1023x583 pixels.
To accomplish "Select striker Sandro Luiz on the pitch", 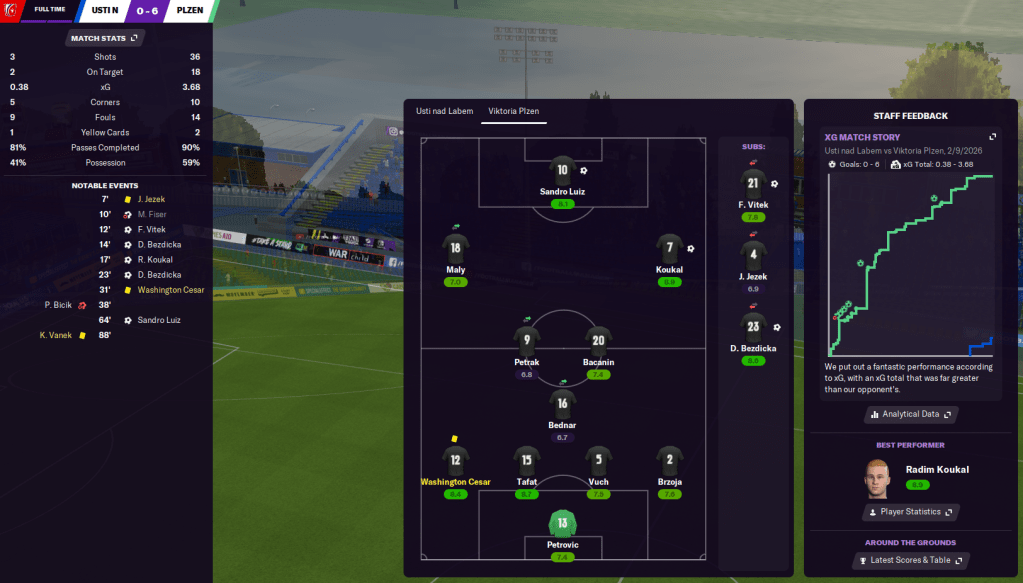I will [562, 172].
